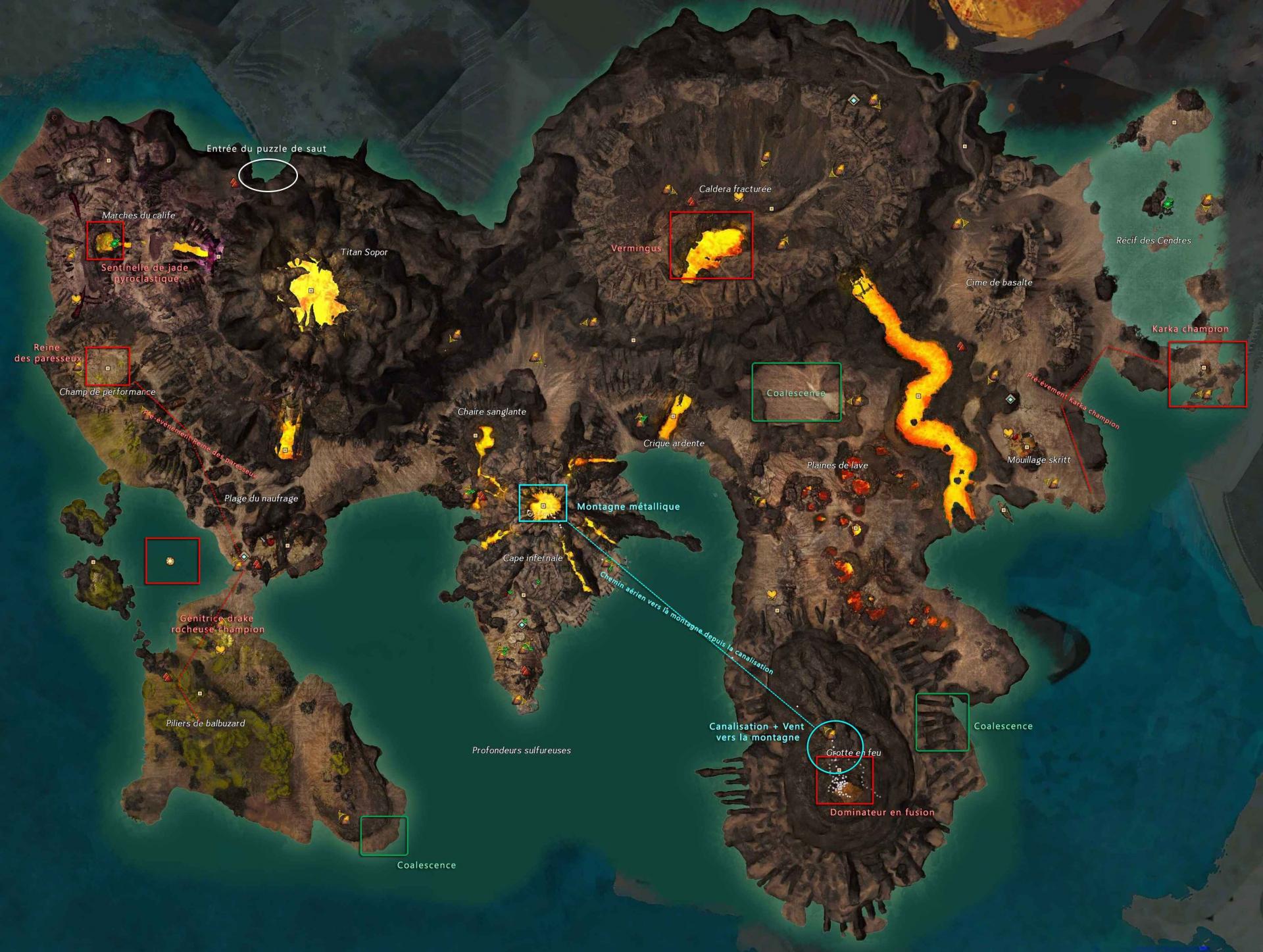Click the heart marker under Caldera fracturée label
The image size is (1263, 952).
739,197
